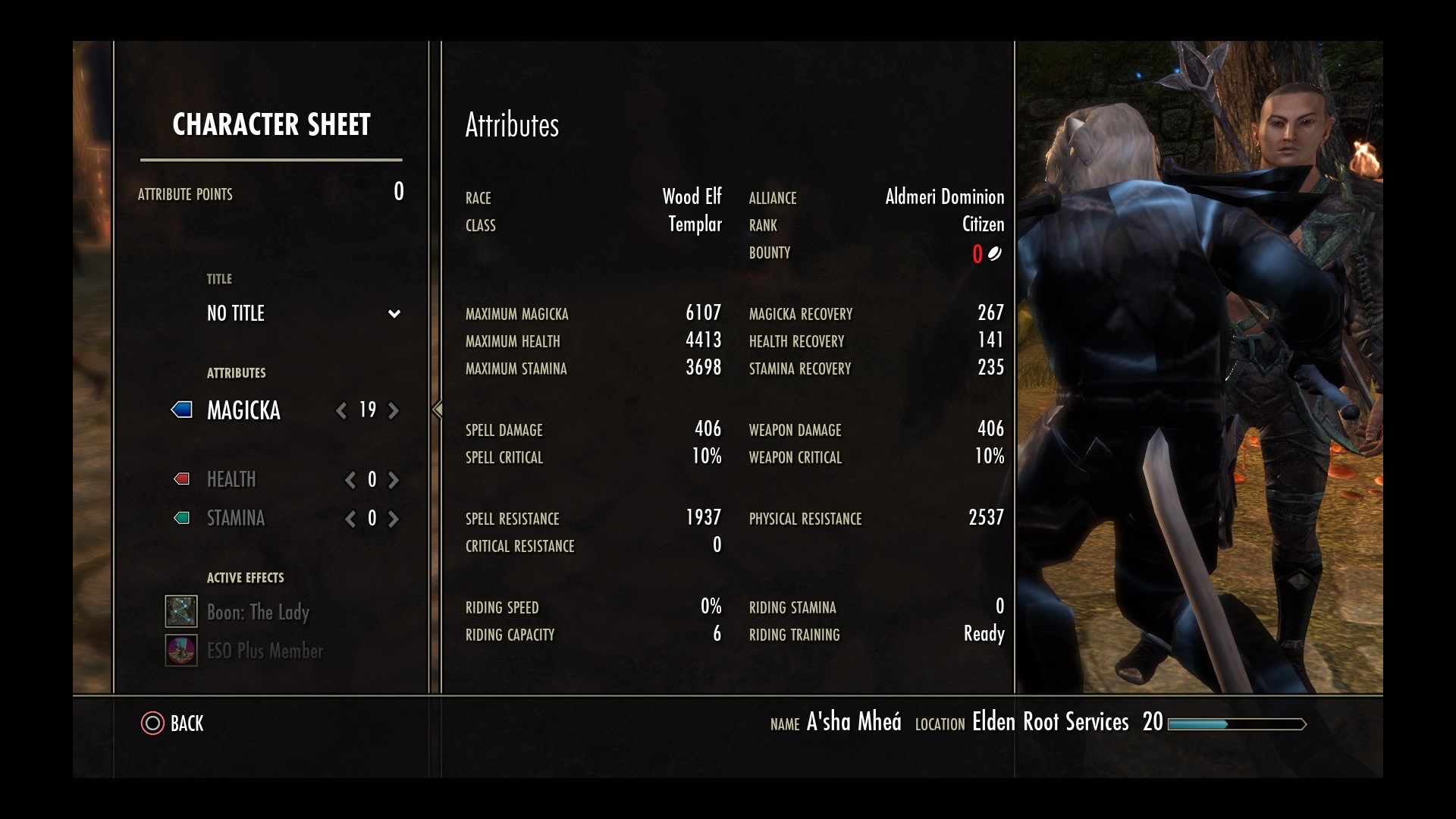Increase Health with the right arrow
This screenshot has height=819, width=1456.
coord(394,479)
